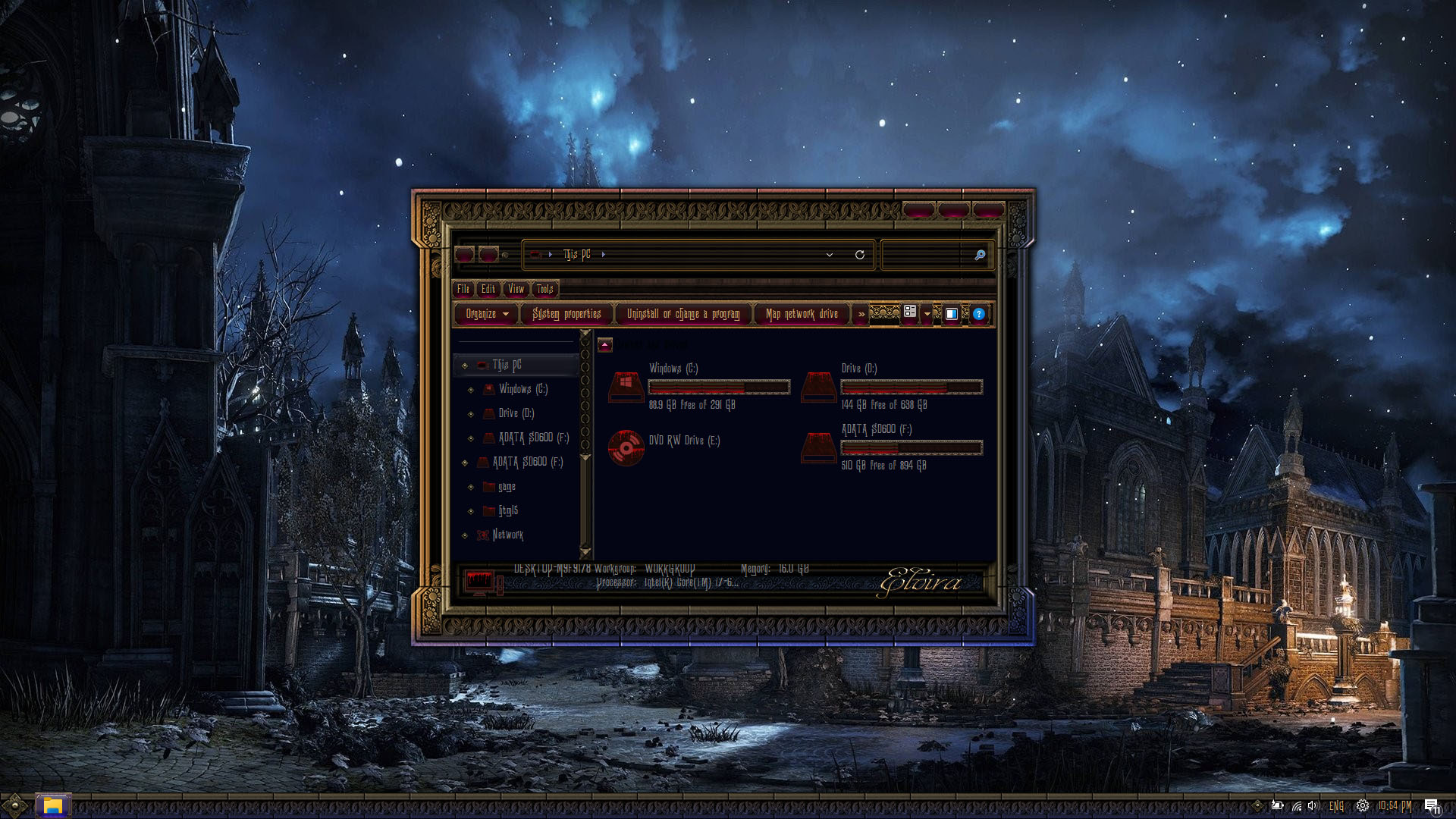Open the View menu

(516, 289)
